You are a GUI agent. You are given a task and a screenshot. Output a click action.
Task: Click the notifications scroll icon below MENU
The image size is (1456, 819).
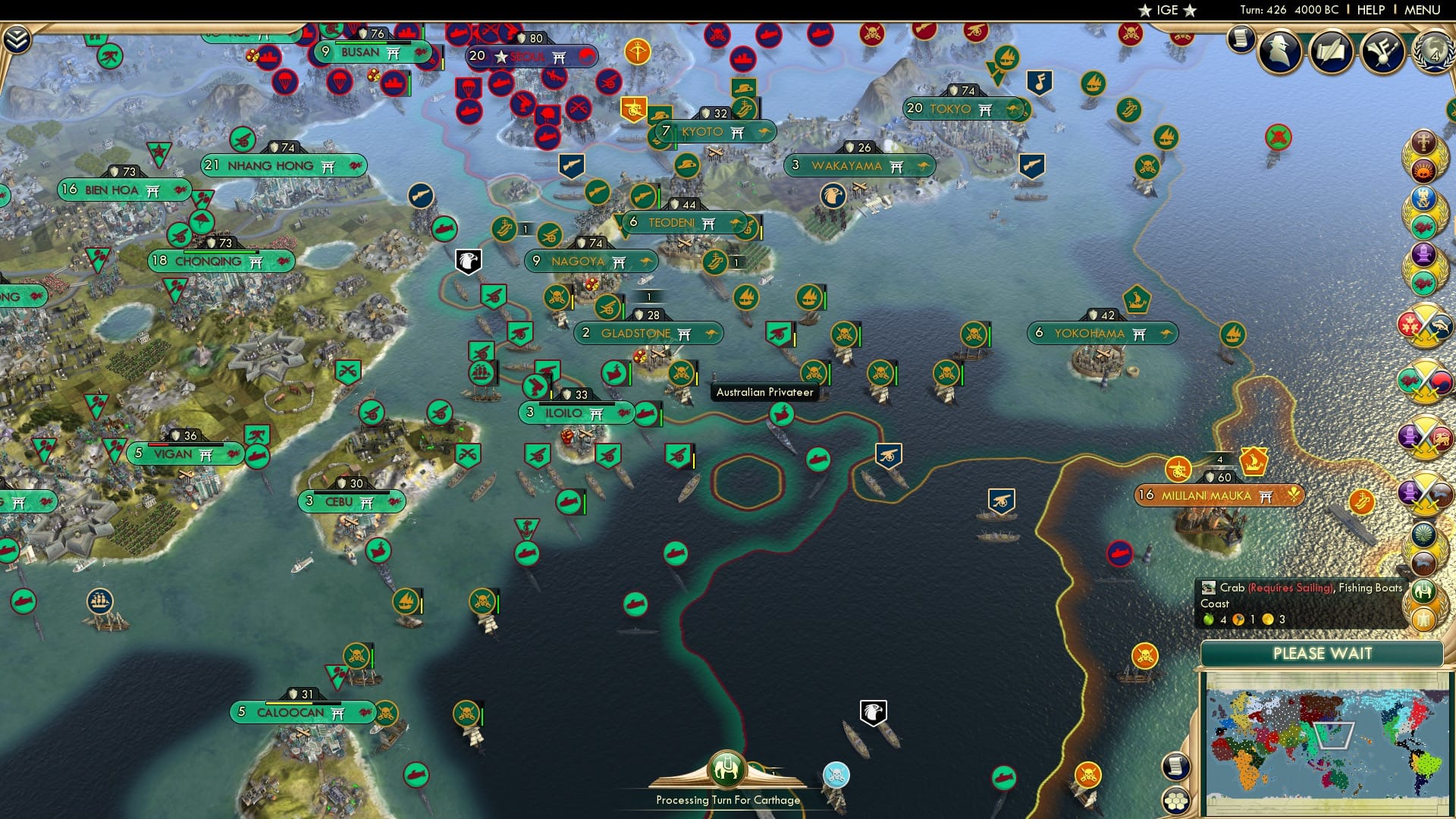(1241, 40)
